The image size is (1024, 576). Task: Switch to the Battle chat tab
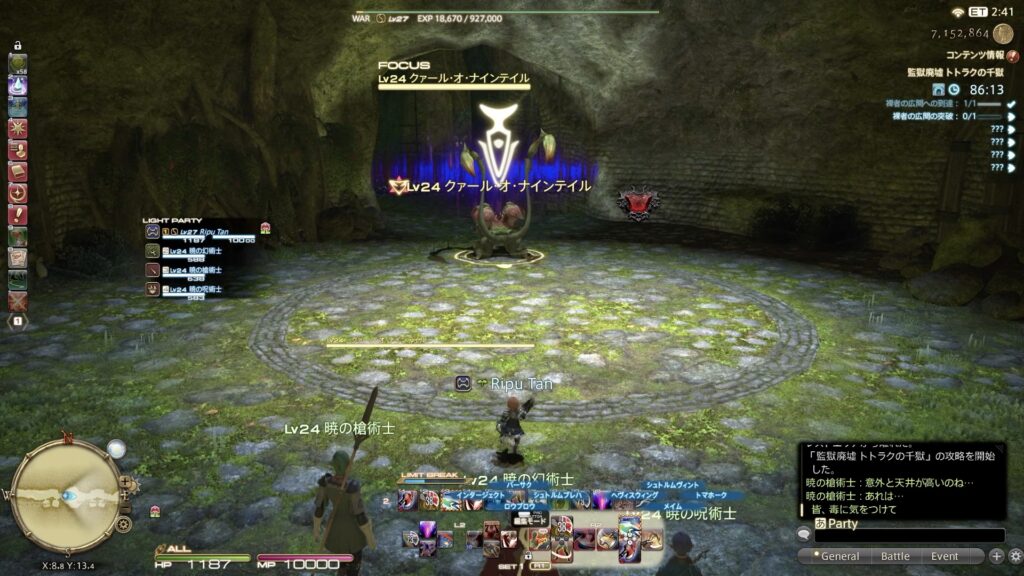894,556
